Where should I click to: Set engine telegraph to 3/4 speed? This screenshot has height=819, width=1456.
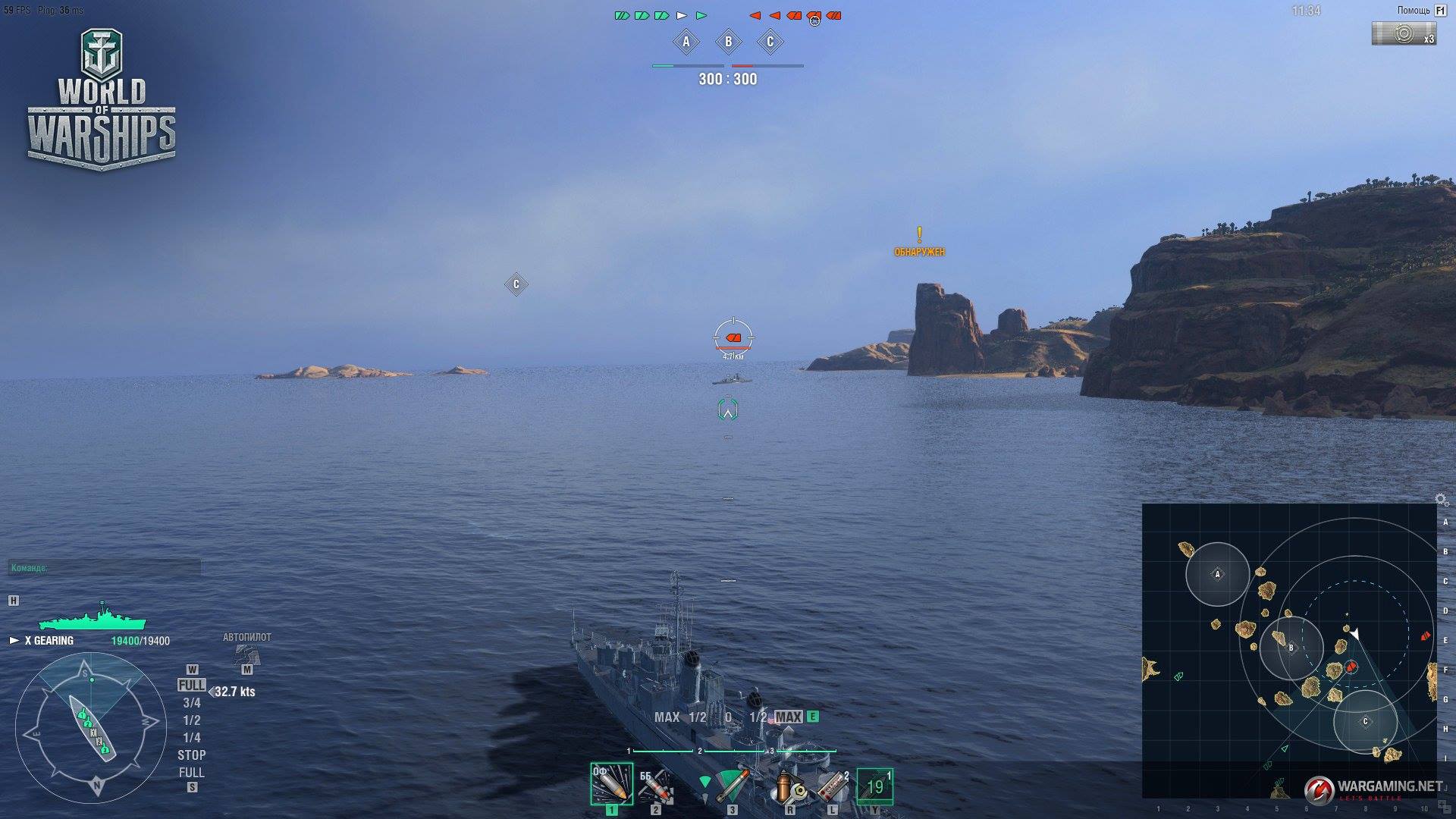(191, 703)
